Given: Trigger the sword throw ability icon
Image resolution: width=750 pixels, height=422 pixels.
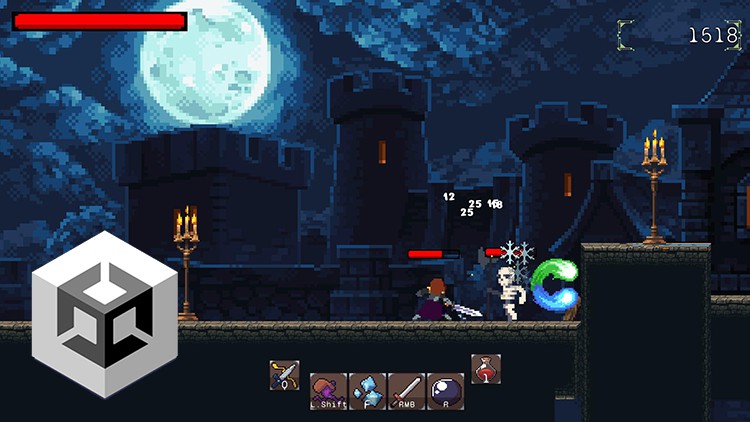Looking at the screenshot, I should pyautogui.click(x=407, y=391).
